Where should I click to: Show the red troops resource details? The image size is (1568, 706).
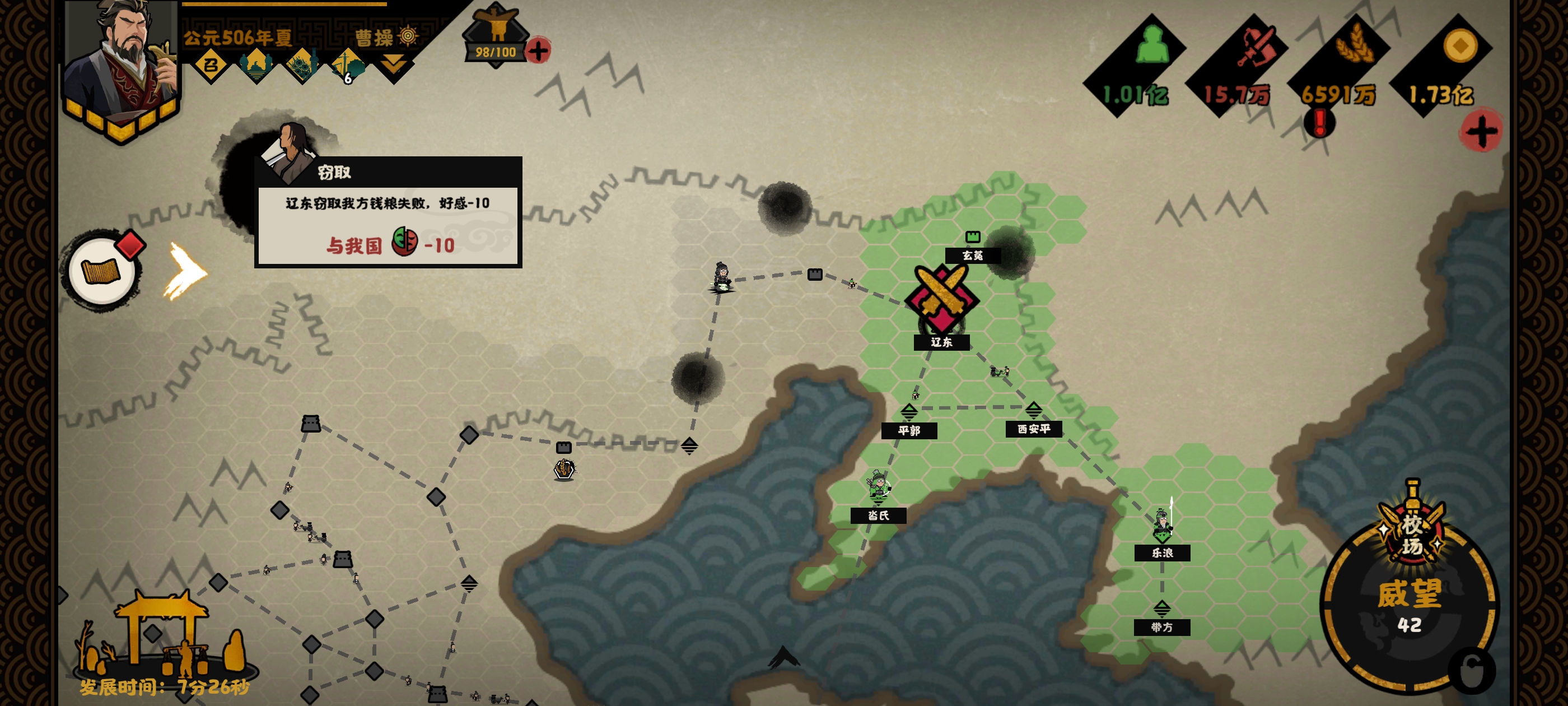point(1255,46)
